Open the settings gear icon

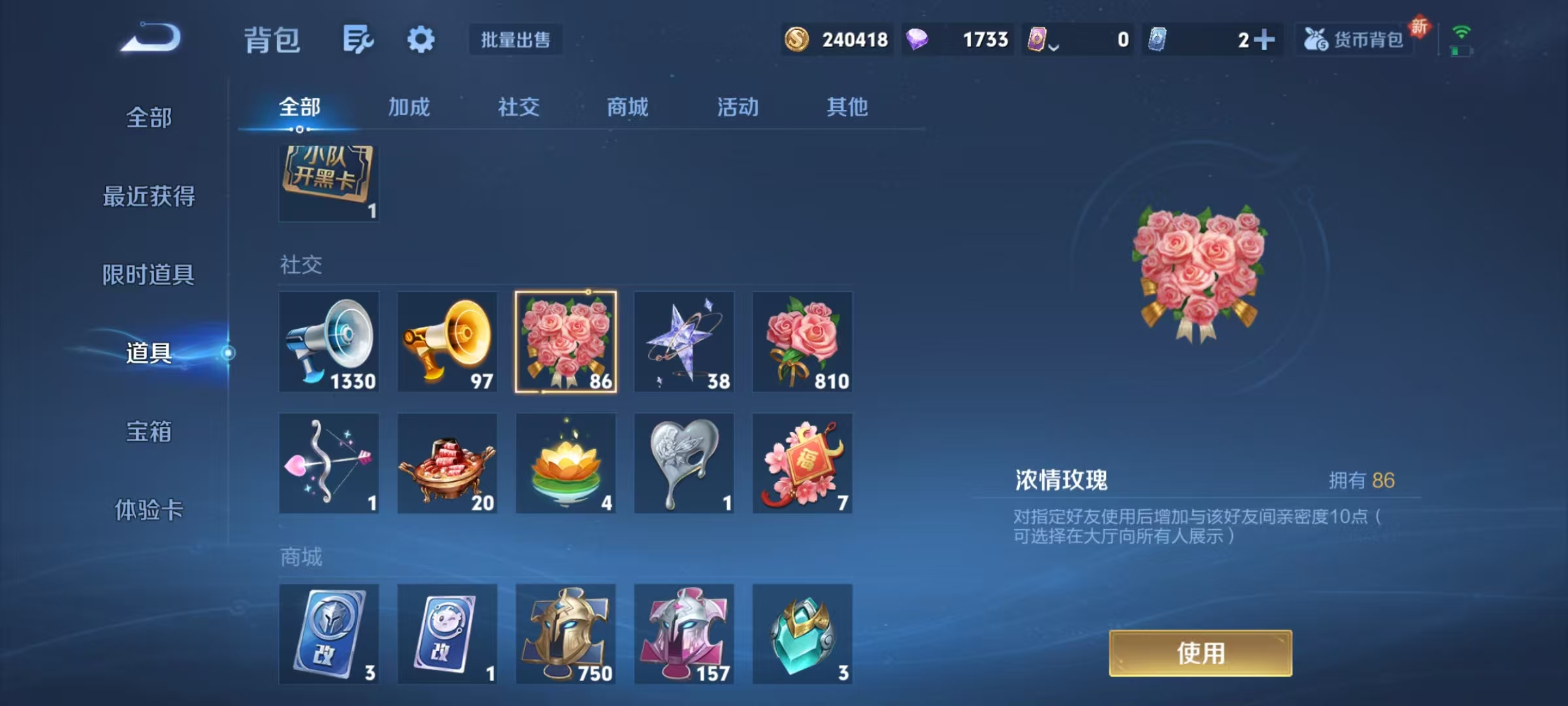pyautogui.click(x=421, y=39)
